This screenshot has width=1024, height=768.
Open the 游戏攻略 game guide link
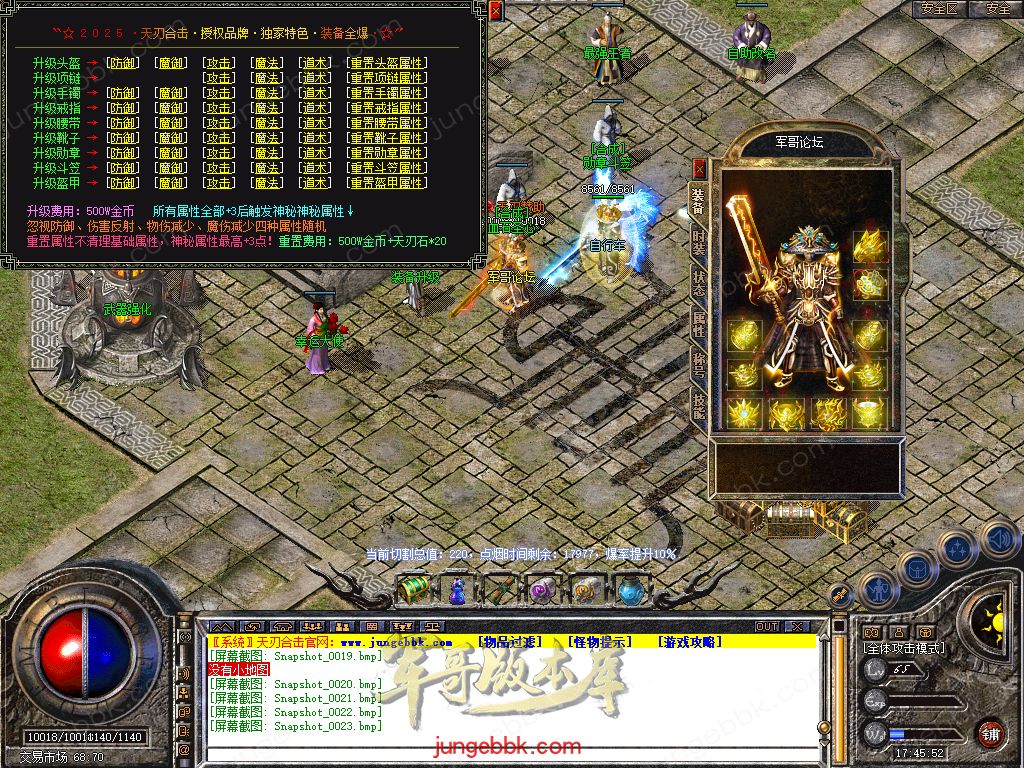(x=689, y=642)
